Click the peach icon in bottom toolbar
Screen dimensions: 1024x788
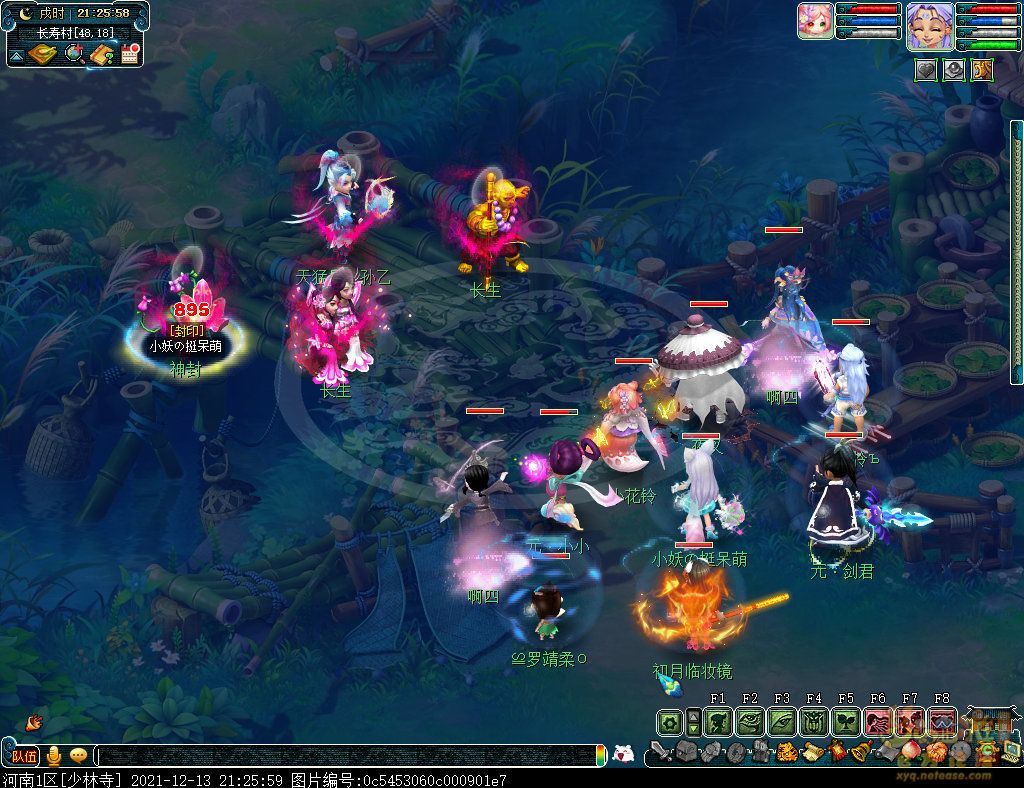coord(910,752)
